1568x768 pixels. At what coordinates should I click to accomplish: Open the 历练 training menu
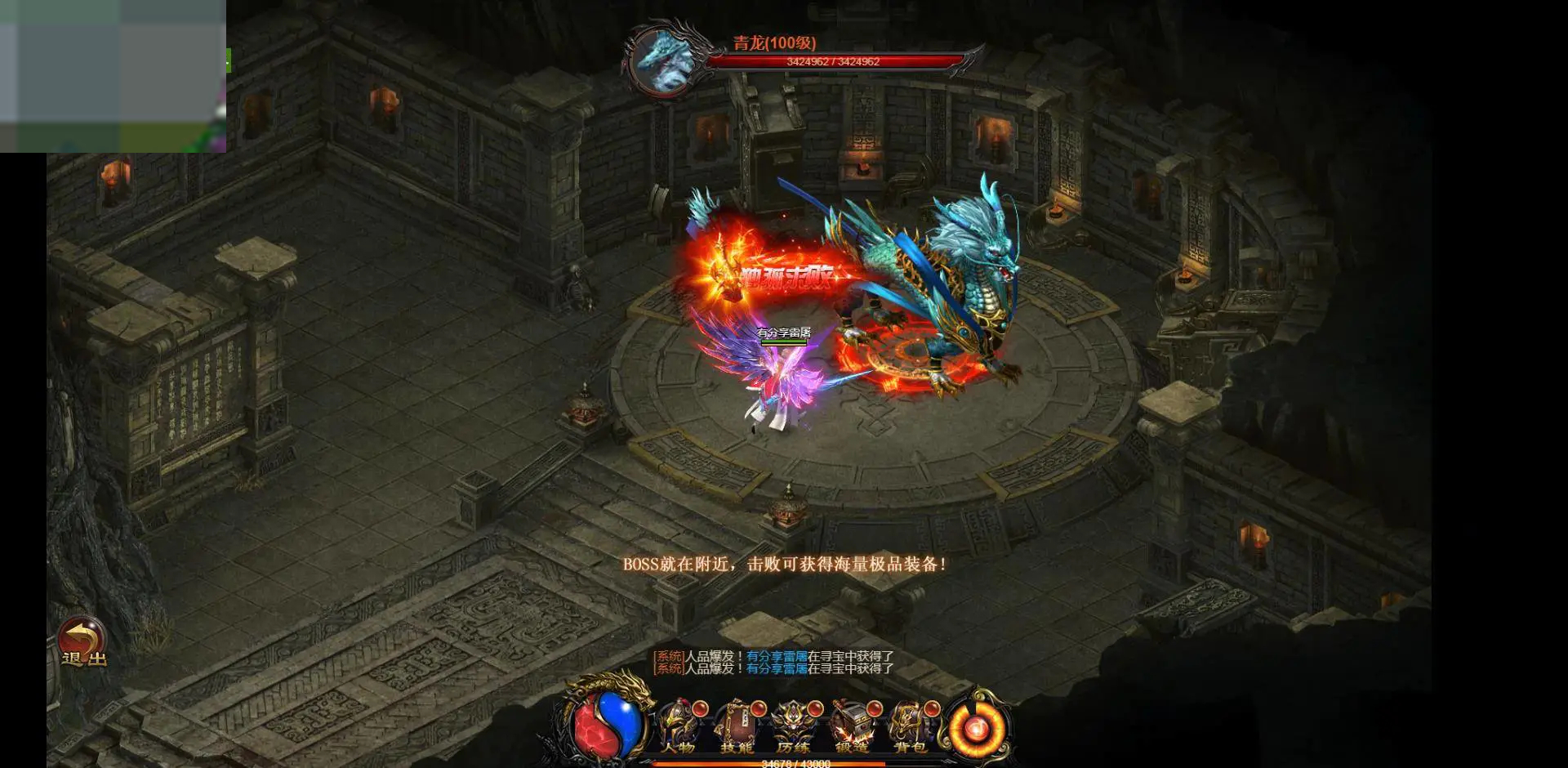(793, 727)
